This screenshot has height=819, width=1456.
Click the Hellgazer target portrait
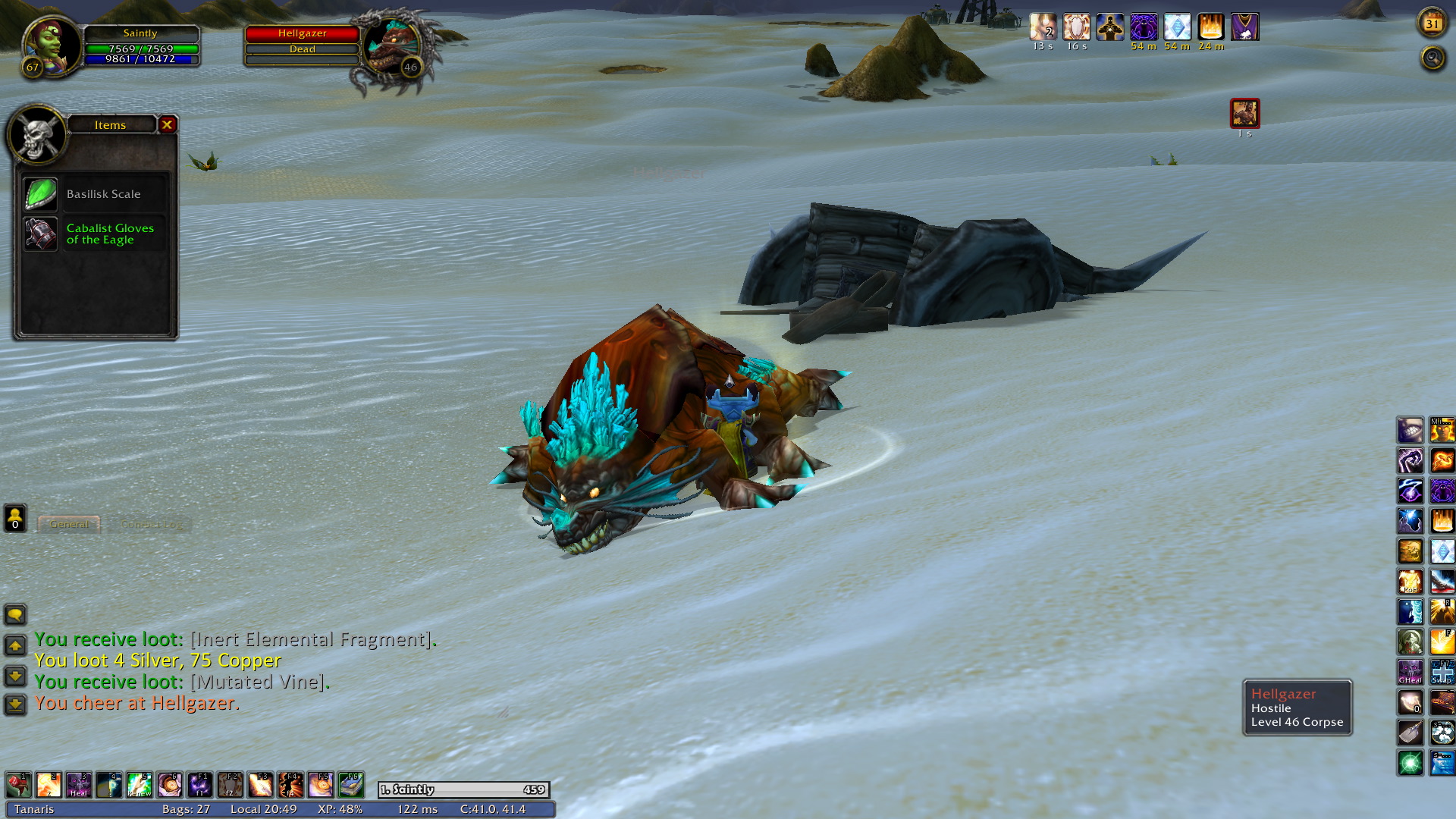pos(392,47)
